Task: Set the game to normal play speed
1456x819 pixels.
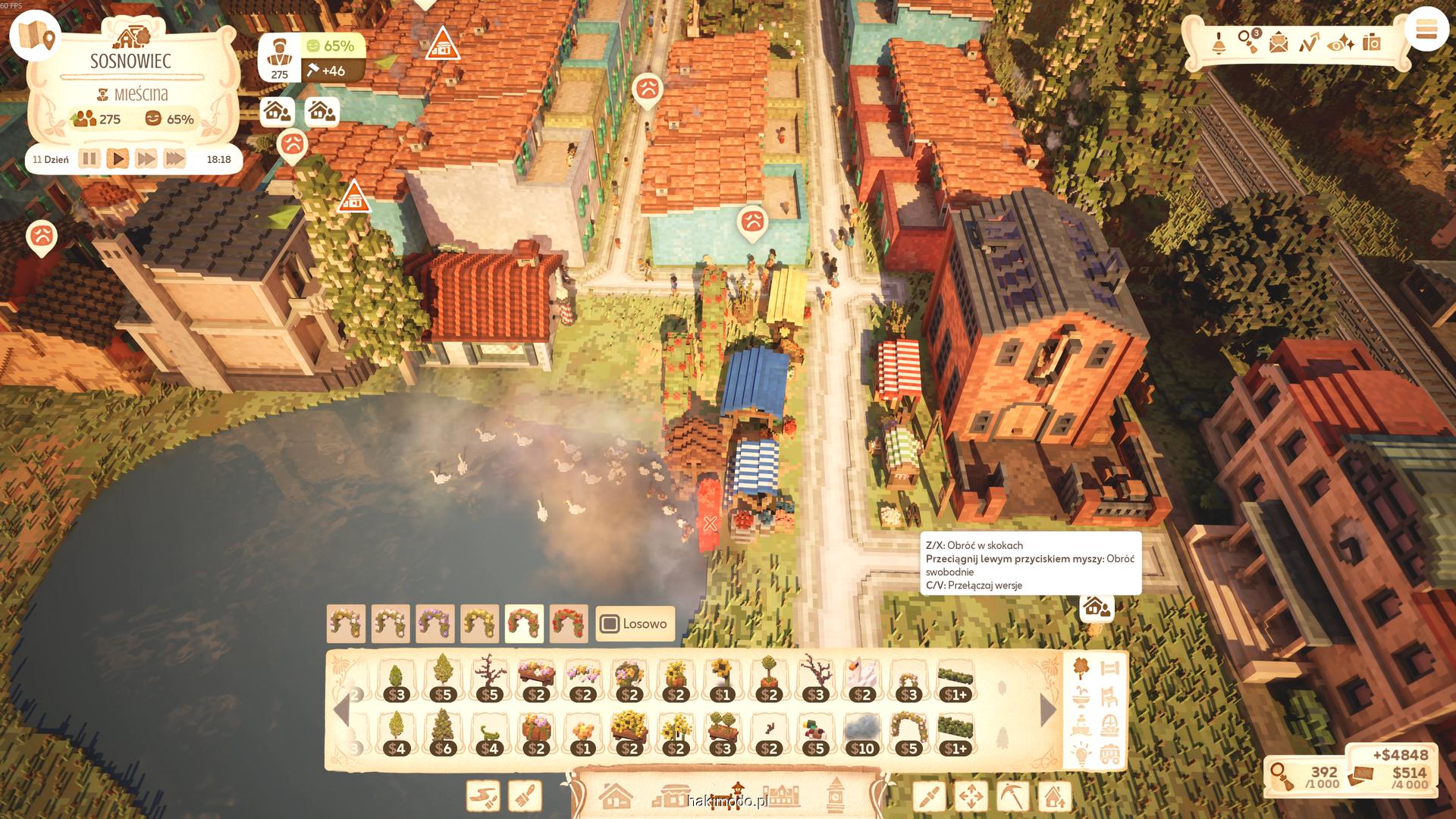Action: pyautogui.click(x=117, y=159)
